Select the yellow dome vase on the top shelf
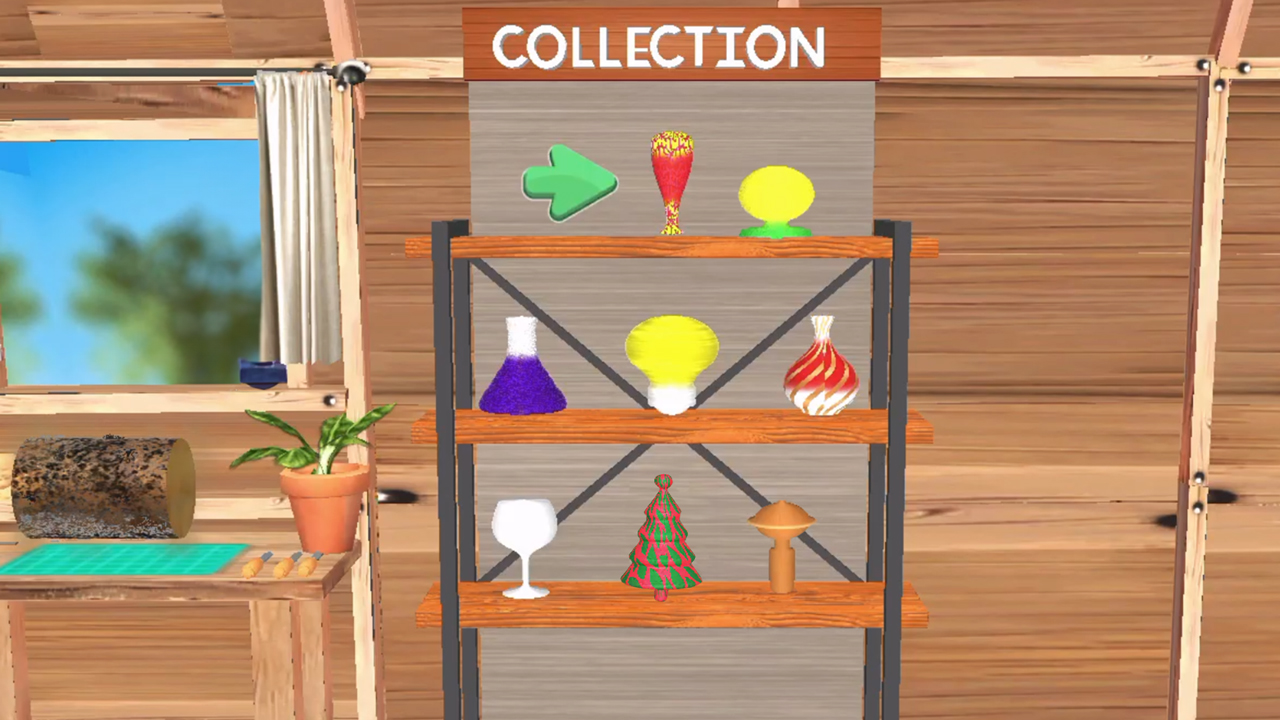This screenshot has height=720, width=1280. 778,195
